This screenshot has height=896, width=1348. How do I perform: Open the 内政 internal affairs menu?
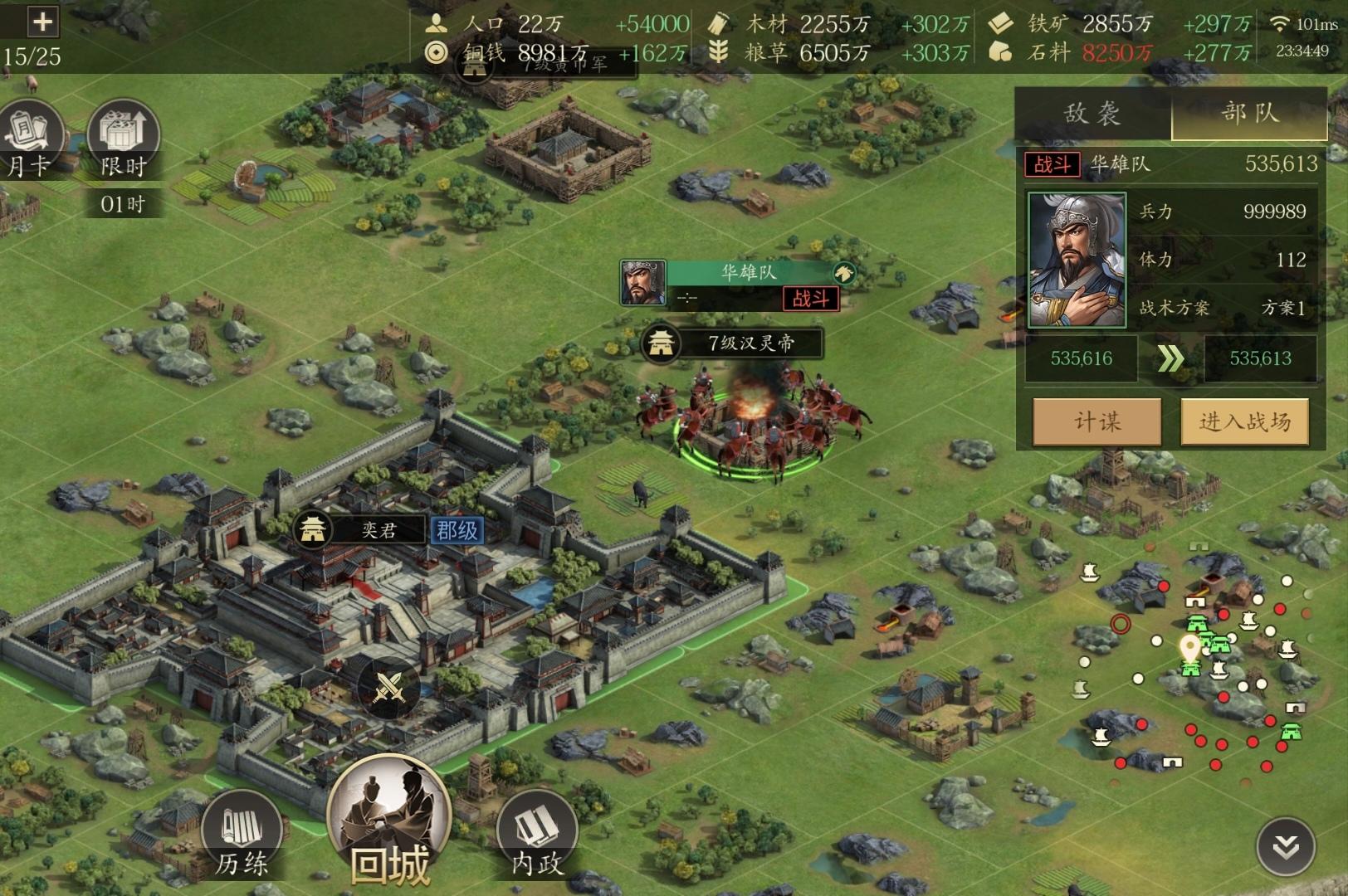[x=537, y=834]
